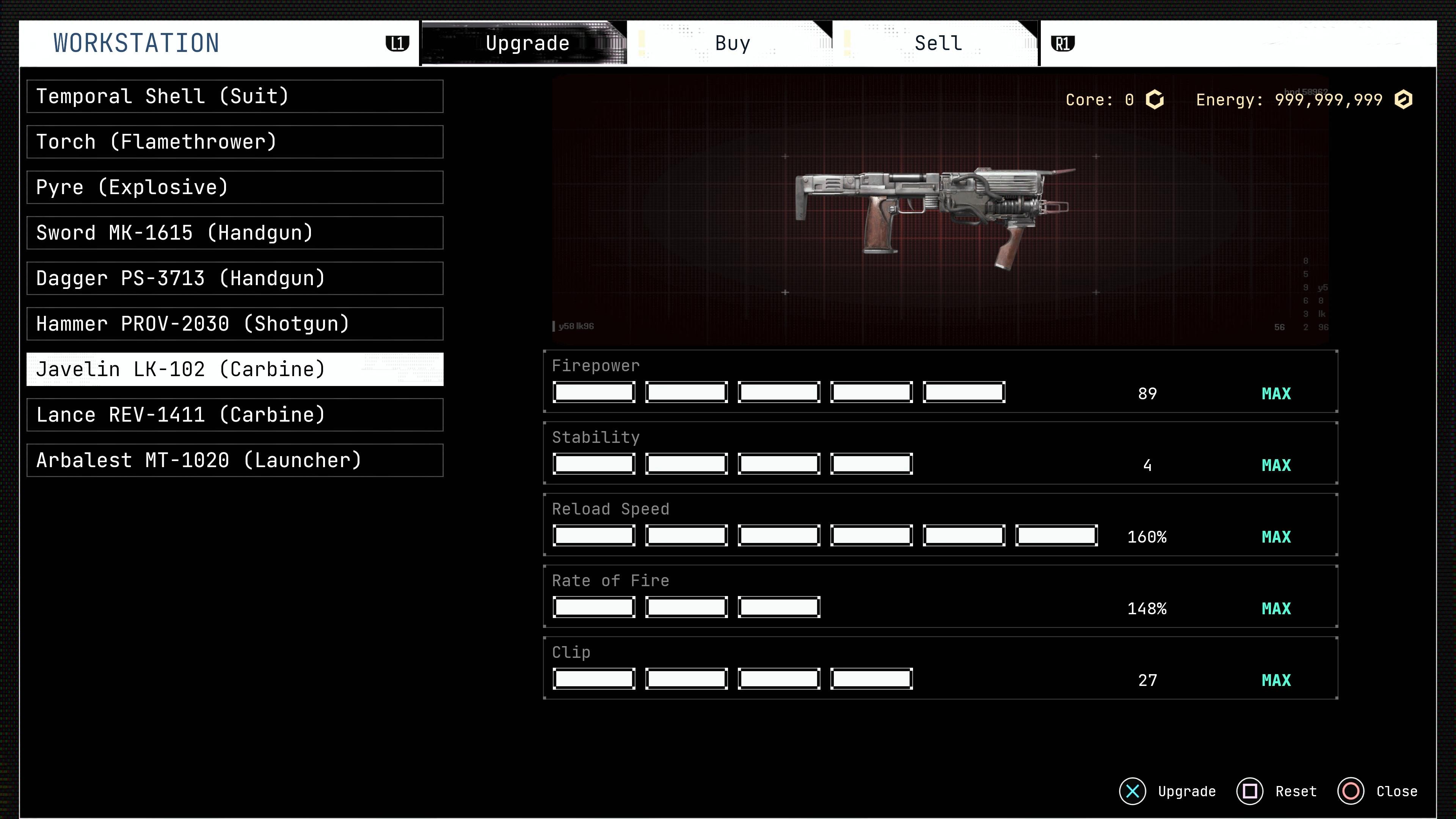Select Pyre (Explosive) from the list
The height and width of the screenshot is (819, 1456).
click(235, 188)
